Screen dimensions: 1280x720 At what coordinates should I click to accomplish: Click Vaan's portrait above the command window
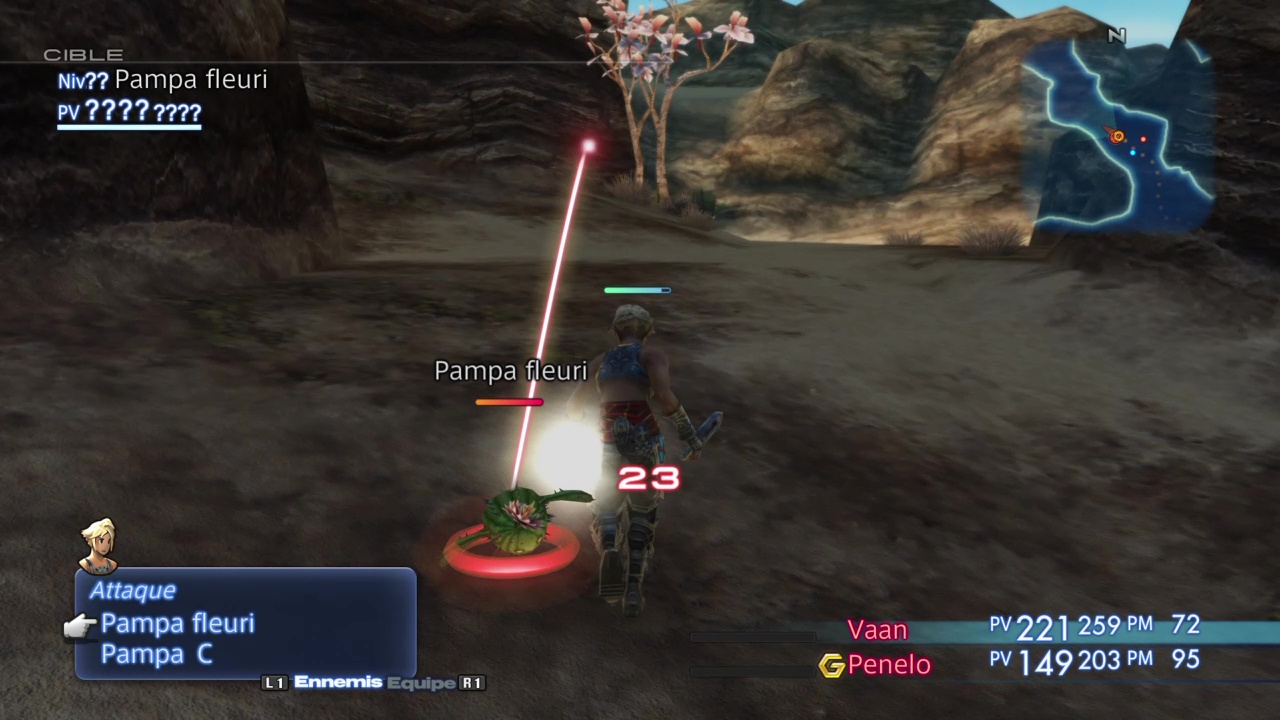[98, 545]
